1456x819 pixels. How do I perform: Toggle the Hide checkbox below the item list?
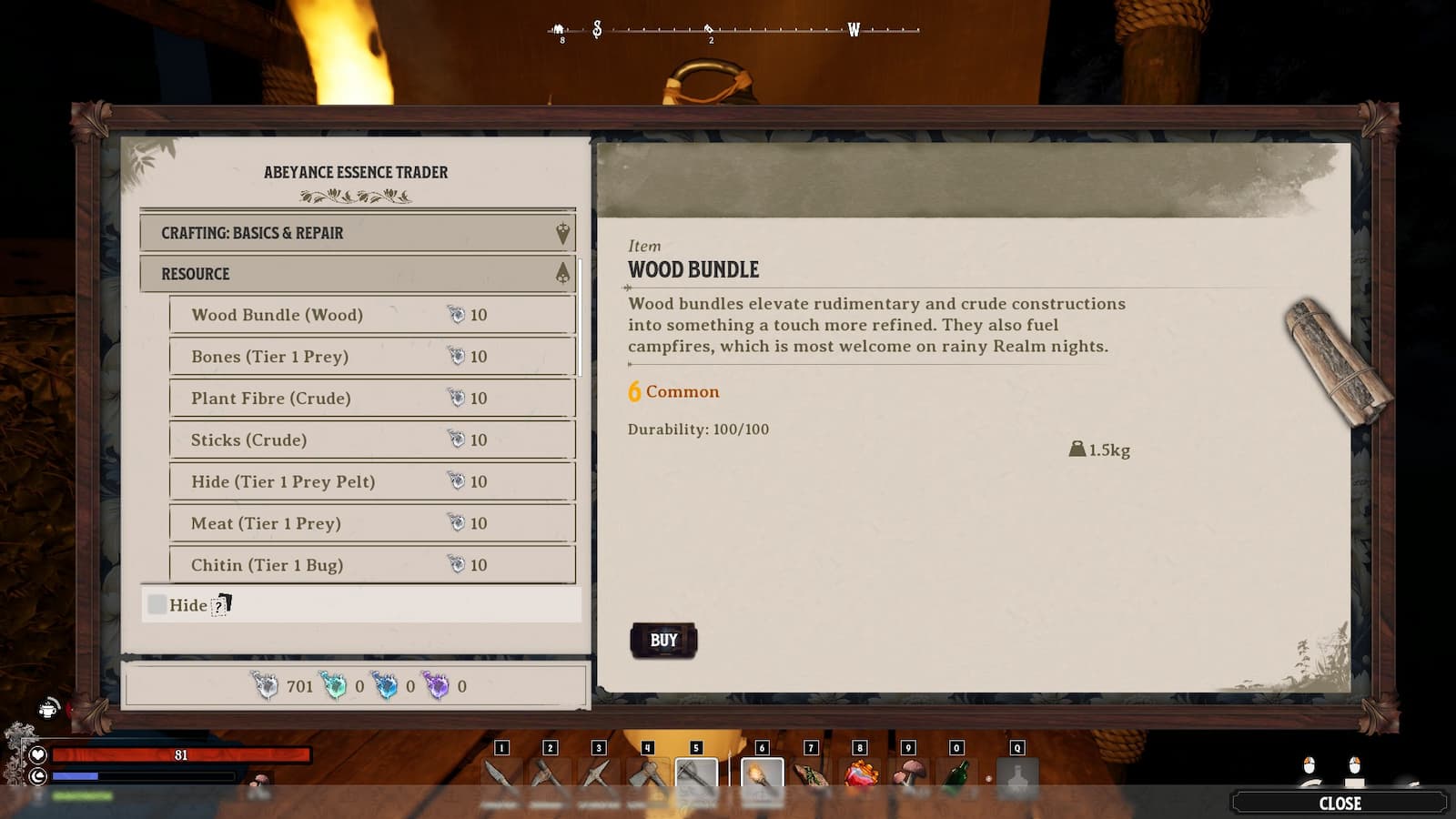(x=155, y=603)
